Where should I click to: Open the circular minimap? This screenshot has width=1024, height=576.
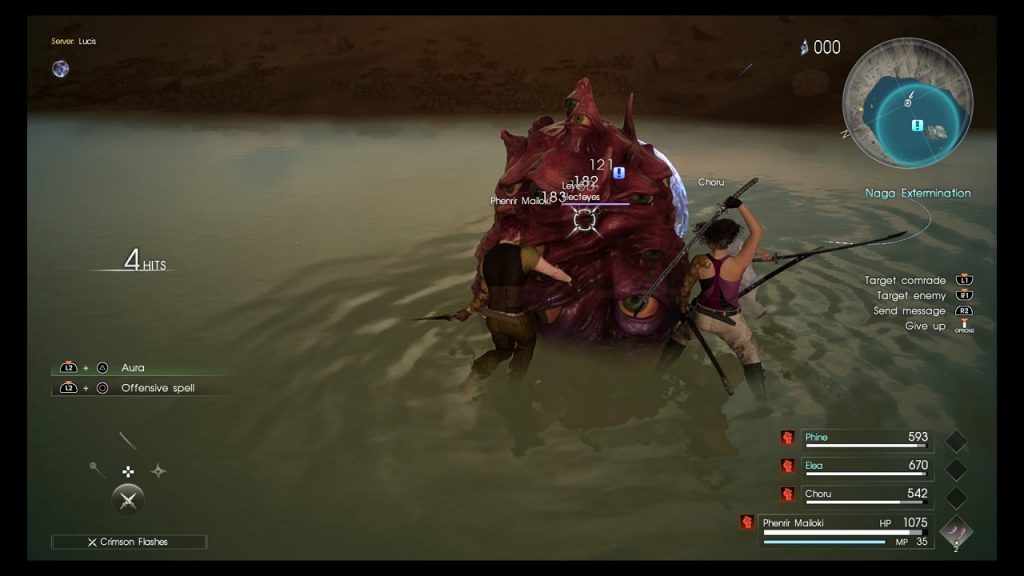pyautogui.click(x=906, y=103)
